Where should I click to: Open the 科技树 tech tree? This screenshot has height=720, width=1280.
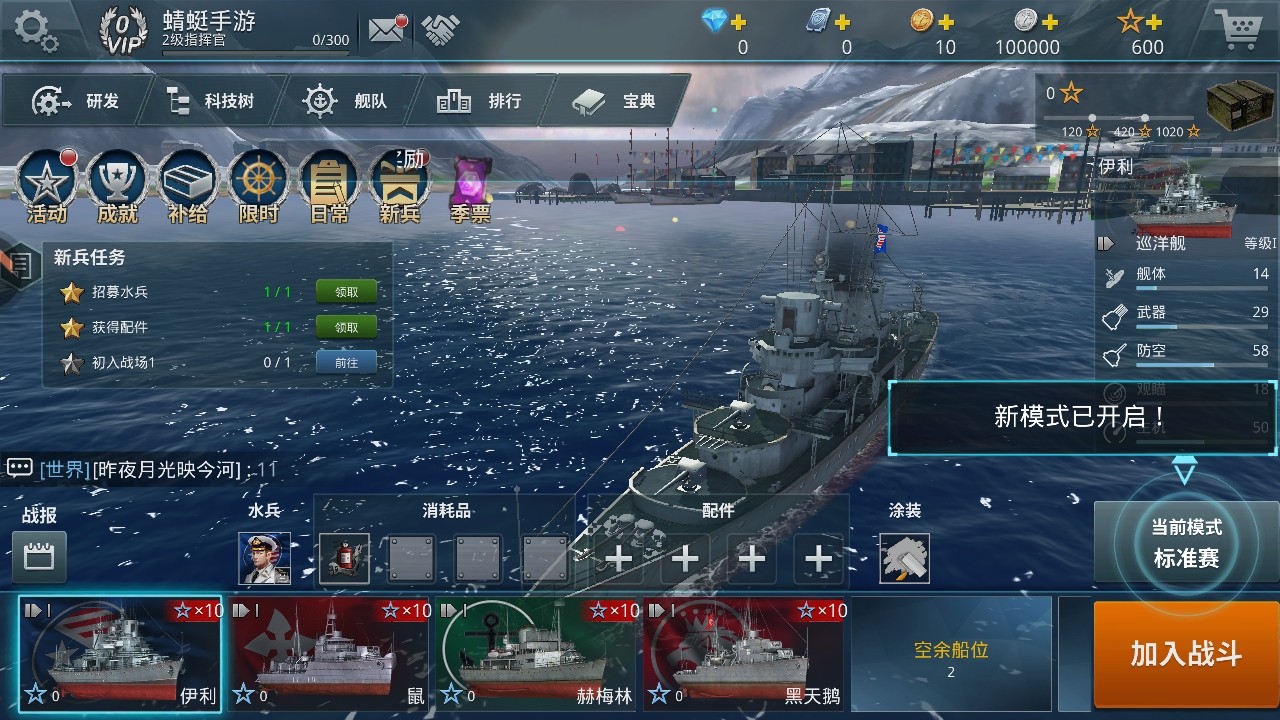tap(210, 101)
